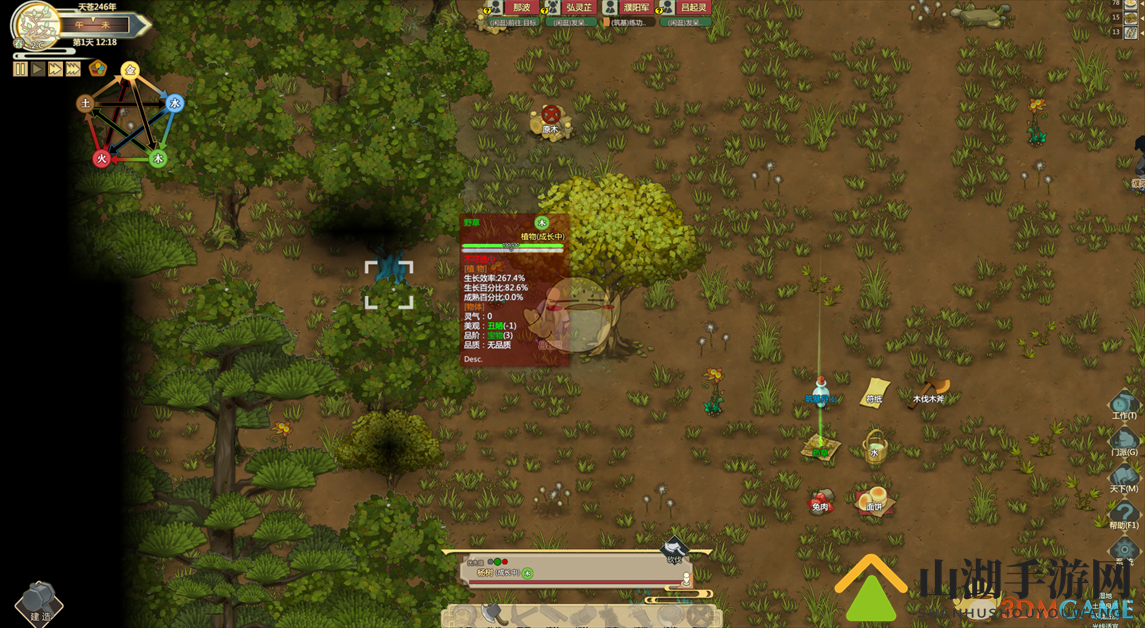Toggle the five elements pentagon icon
Image resolution: width=1145 pixels, height=628 pixels.
pyautogui.click(x=98, y=68)
